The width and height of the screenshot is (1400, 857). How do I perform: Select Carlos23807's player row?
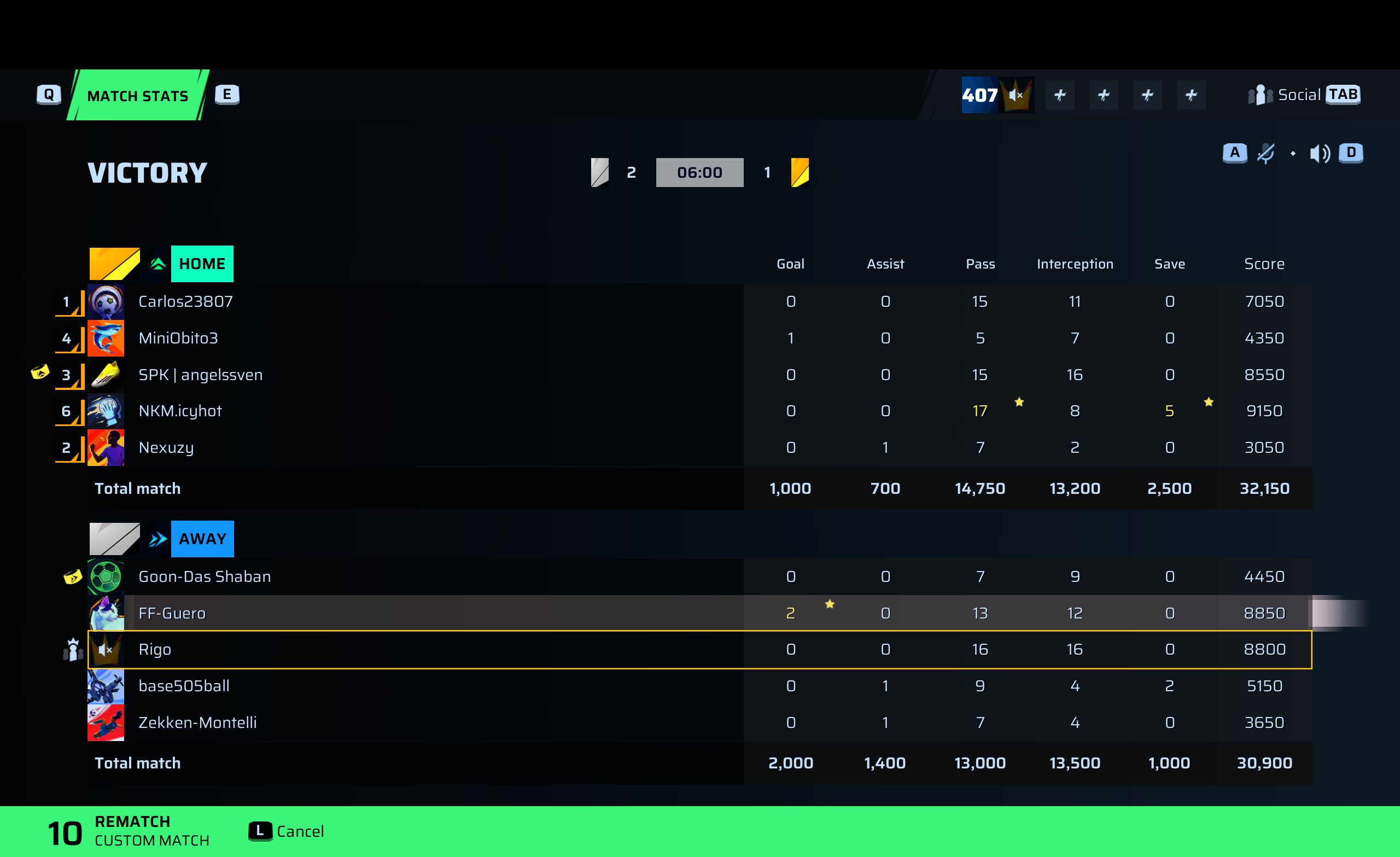point(186,301)
